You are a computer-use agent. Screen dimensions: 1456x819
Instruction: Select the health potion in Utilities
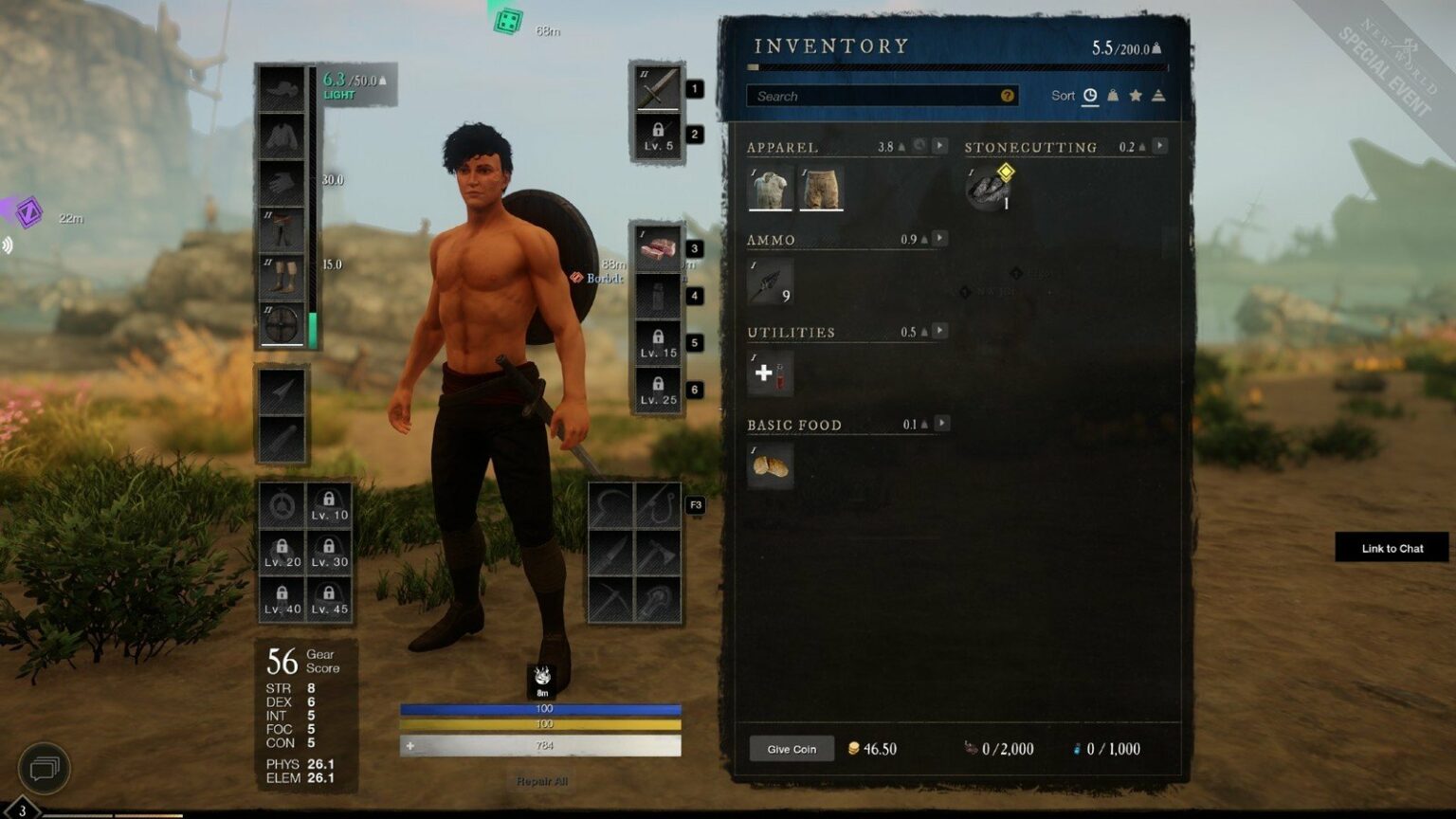point(769,373)
